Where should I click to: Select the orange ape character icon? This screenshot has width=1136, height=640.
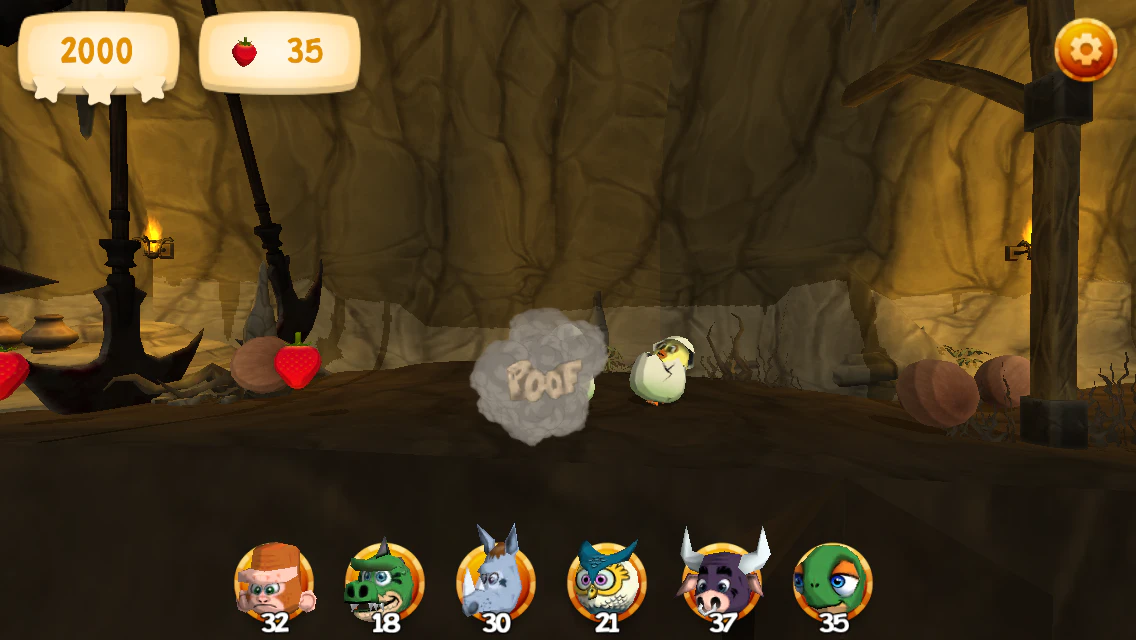coord(274,580)
